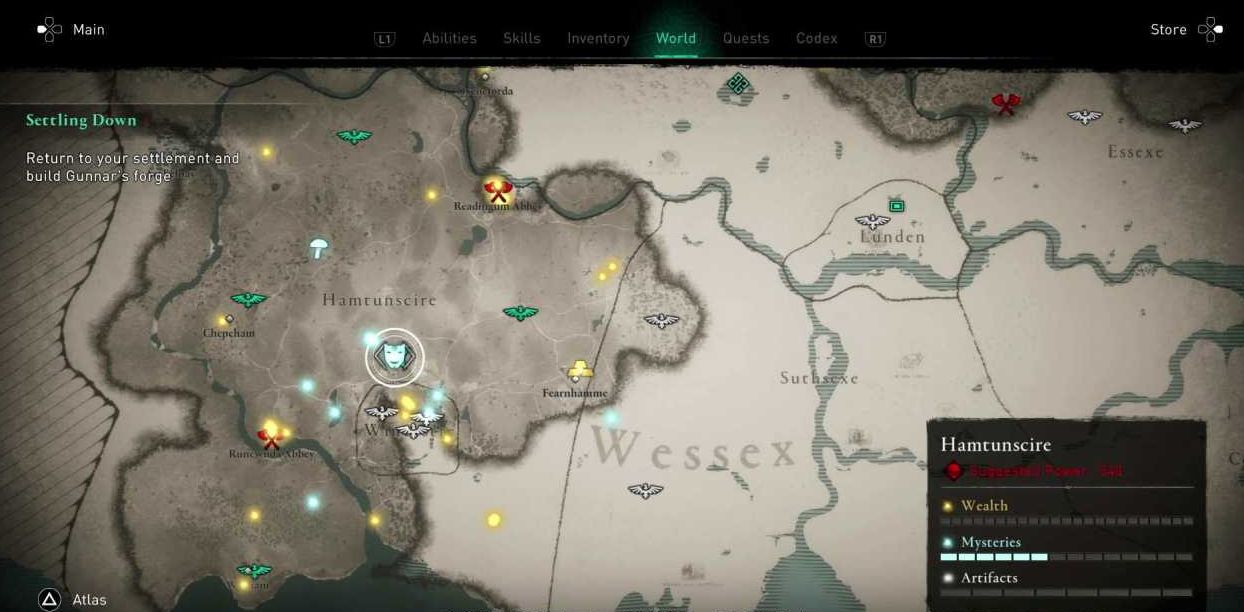The height and width of the screenshot is (612, 1244).
Task: Select the white mushroom map marker
Action: 319,247
